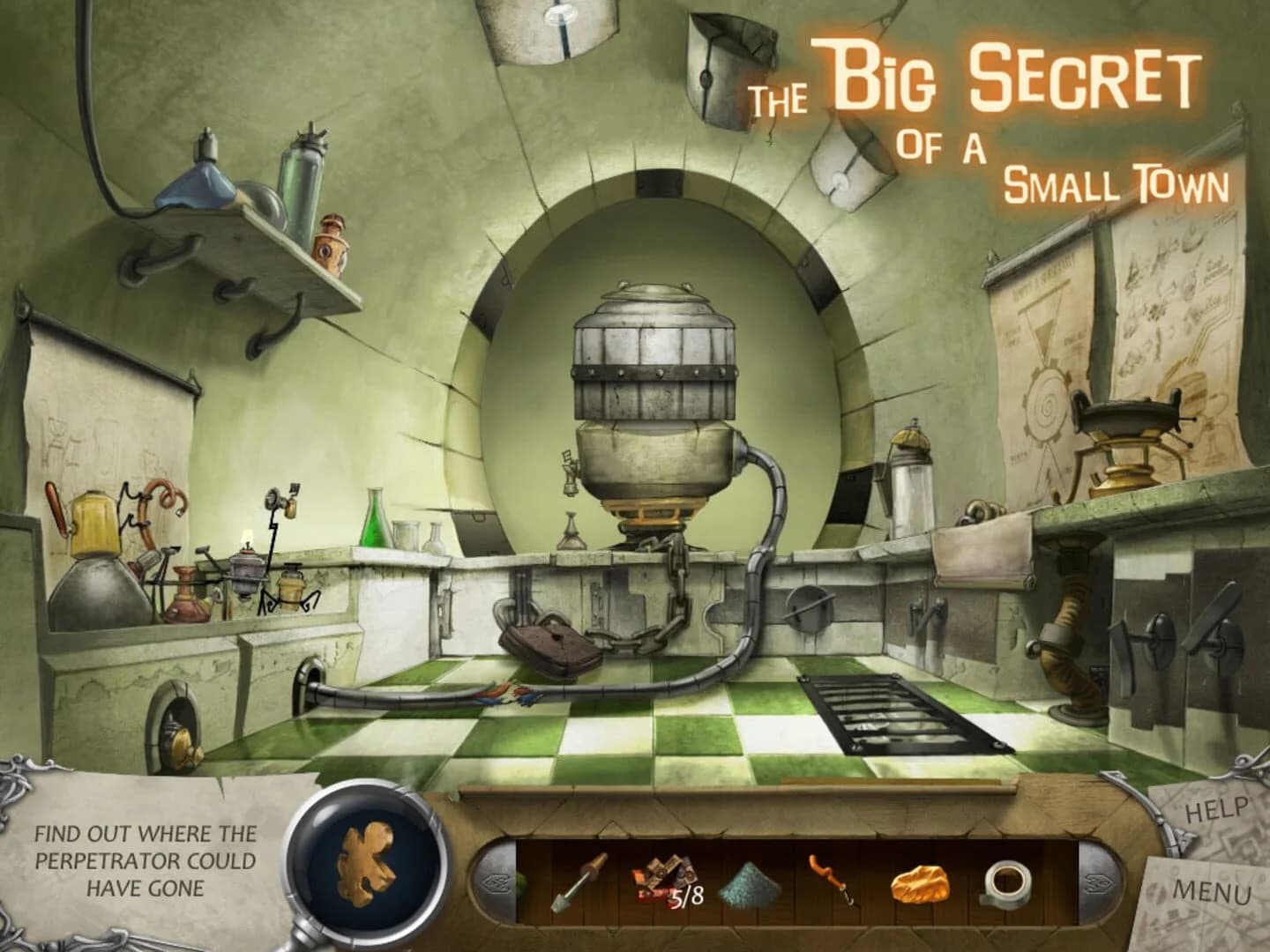Pick the roll of tape from inventory

pos(1005,882)
